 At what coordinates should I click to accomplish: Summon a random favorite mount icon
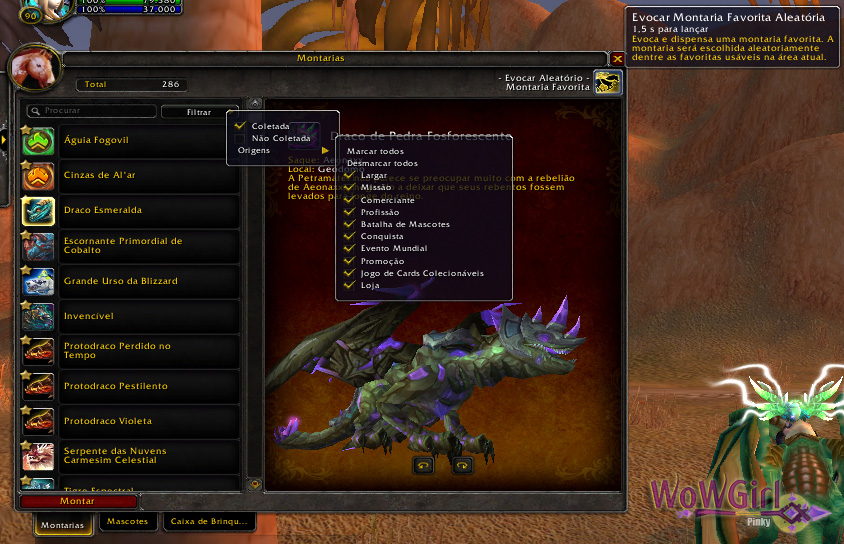tap(607, 83)
